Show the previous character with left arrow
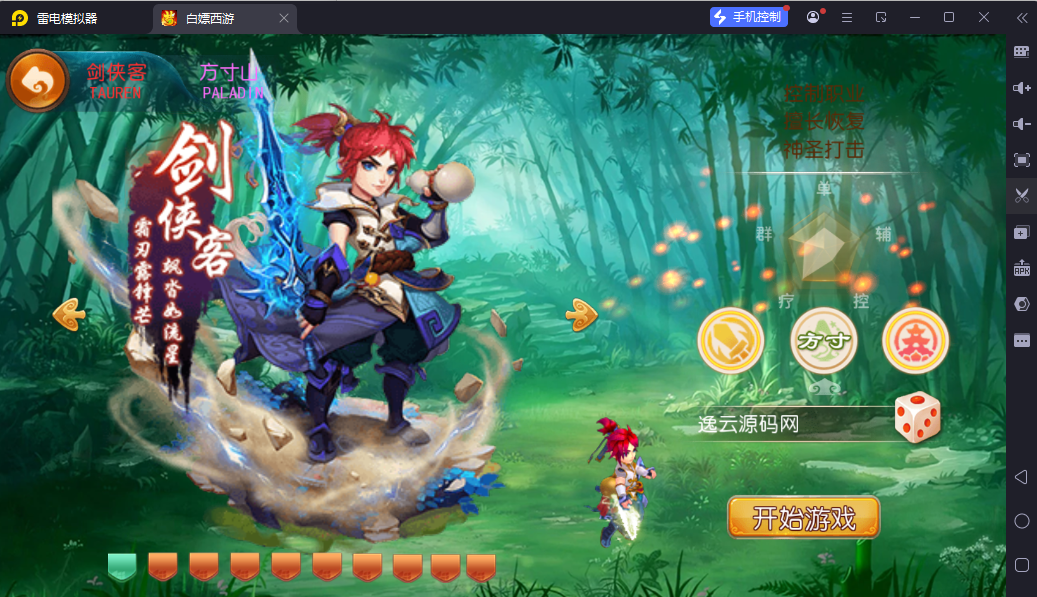This screenshot has height=597, width=1037. click(x=69, y=315)
